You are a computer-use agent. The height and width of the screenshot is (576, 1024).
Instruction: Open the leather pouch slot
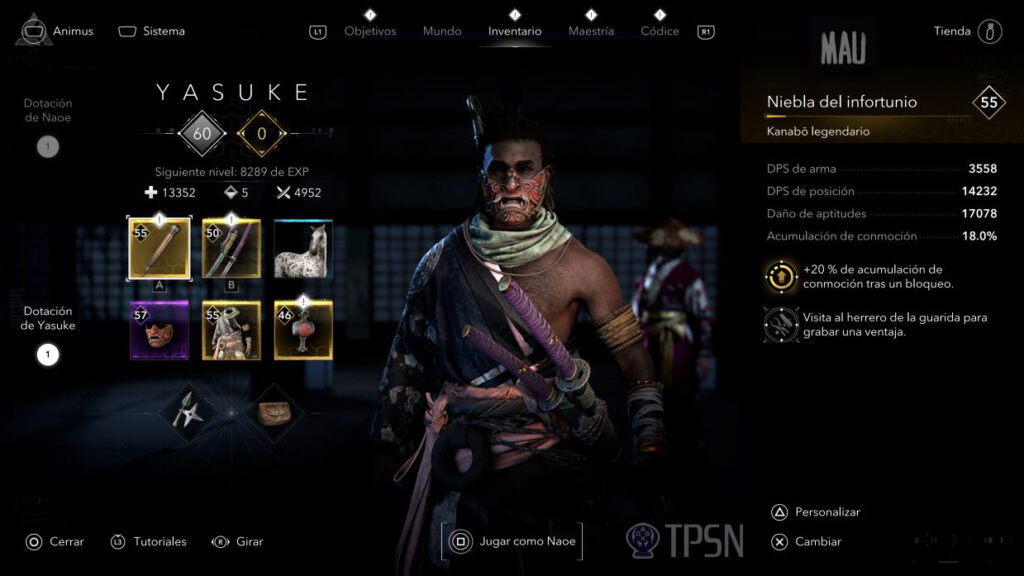tap(270, 411)
